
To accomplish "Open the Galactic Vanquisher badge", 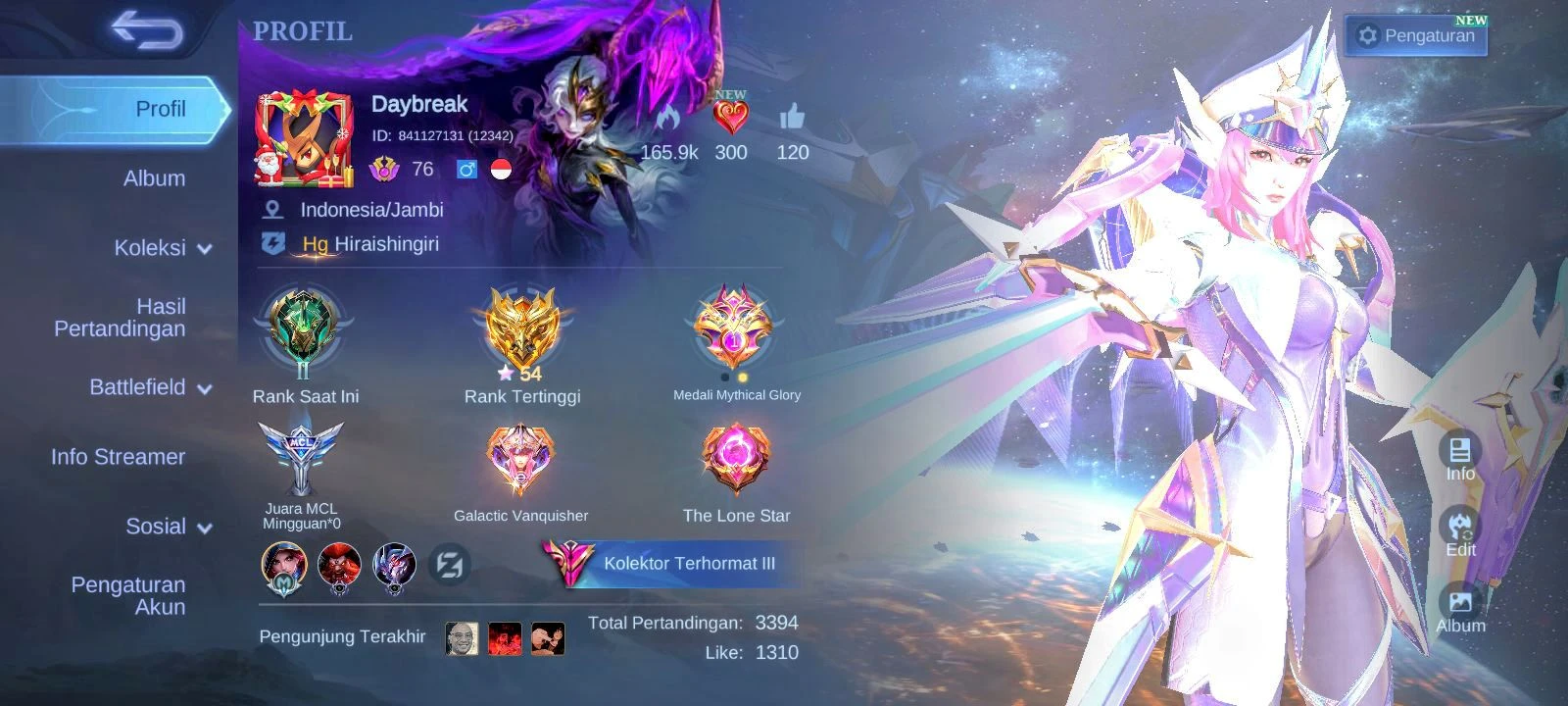I will 520,461.
